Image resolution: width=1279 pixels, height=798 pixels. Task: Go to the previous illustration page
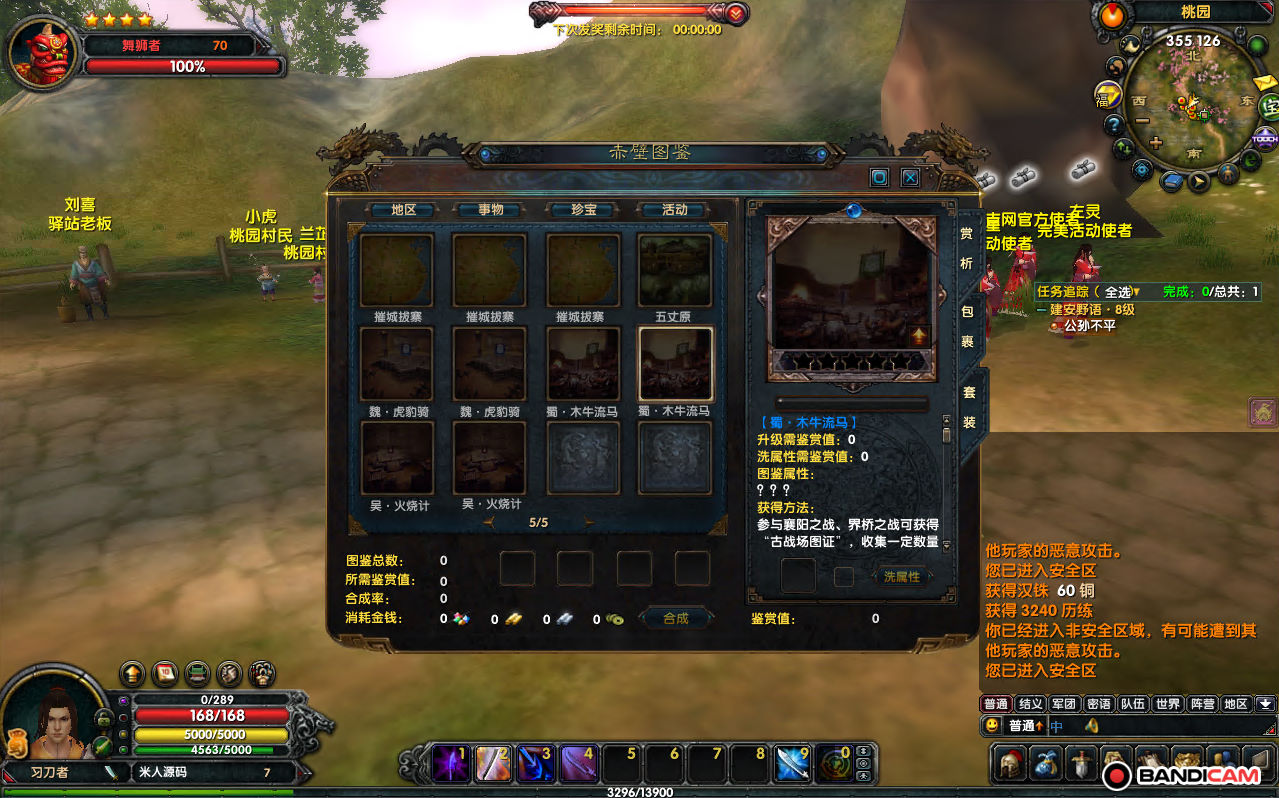(x=488, y=522)
